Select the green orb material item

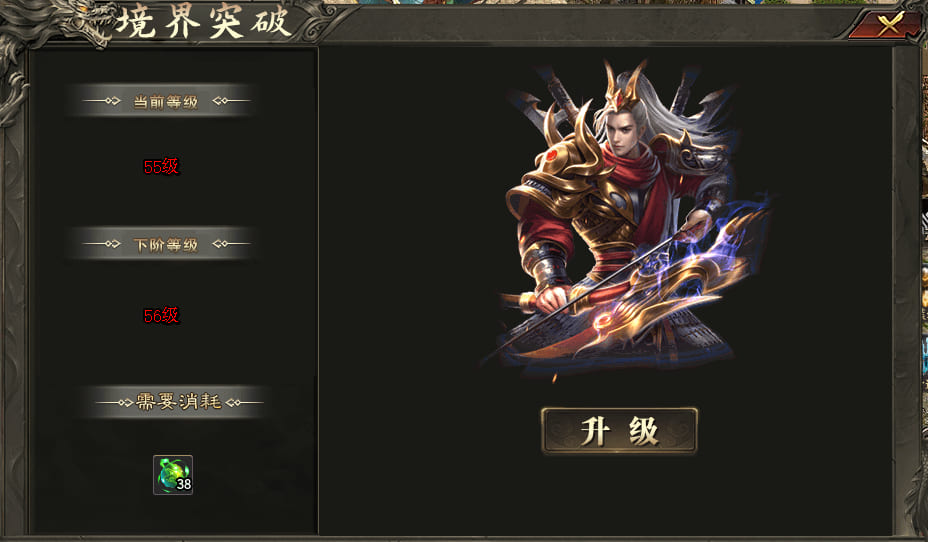(x=172, y=474)
